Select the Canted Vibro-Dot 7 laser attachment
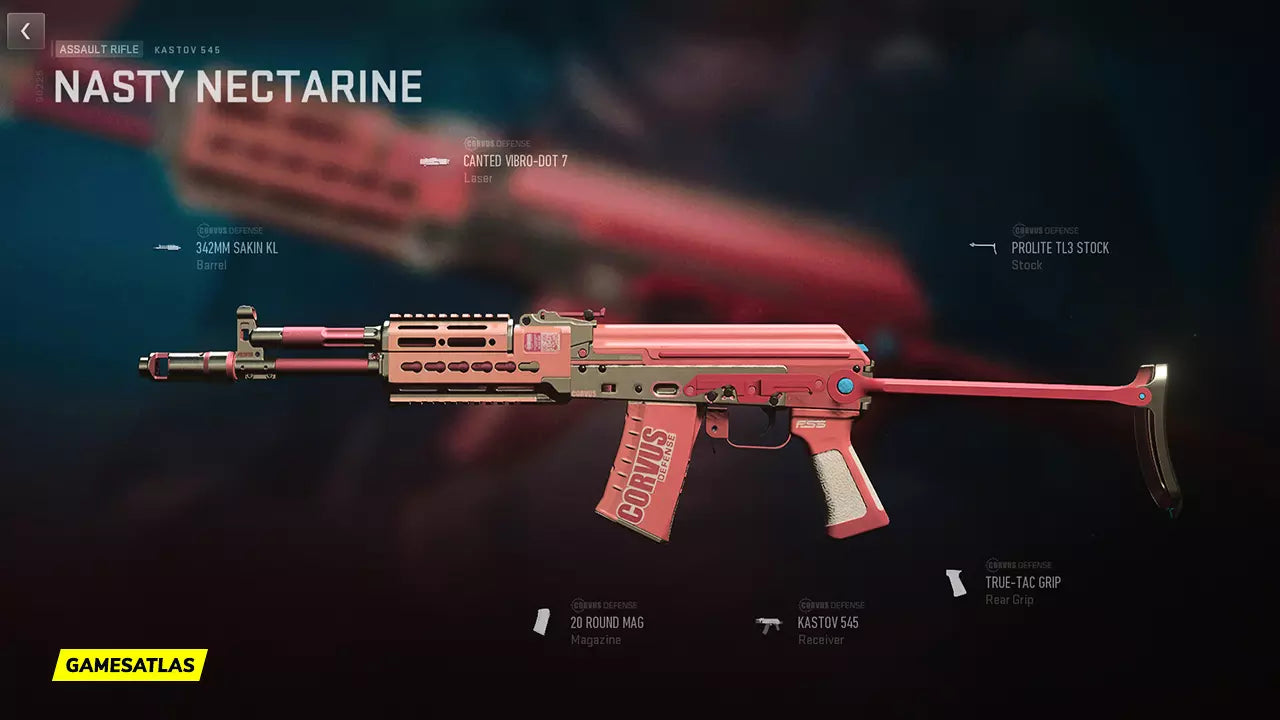The width and height of the screenshot is (1280, 720). pyautogui.click(x=514, y=161)
